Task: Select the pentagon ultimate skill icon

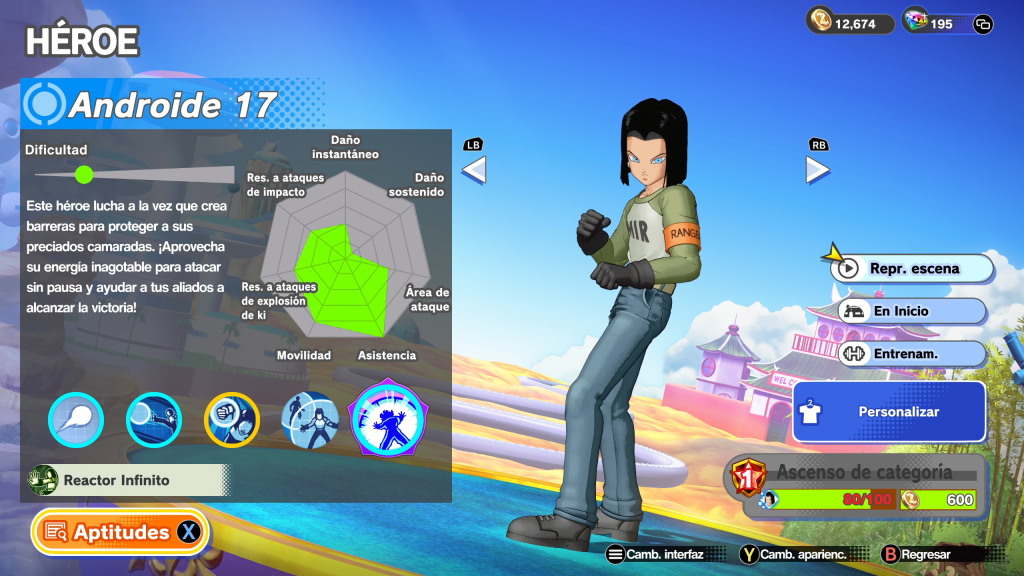Action: 387,420
